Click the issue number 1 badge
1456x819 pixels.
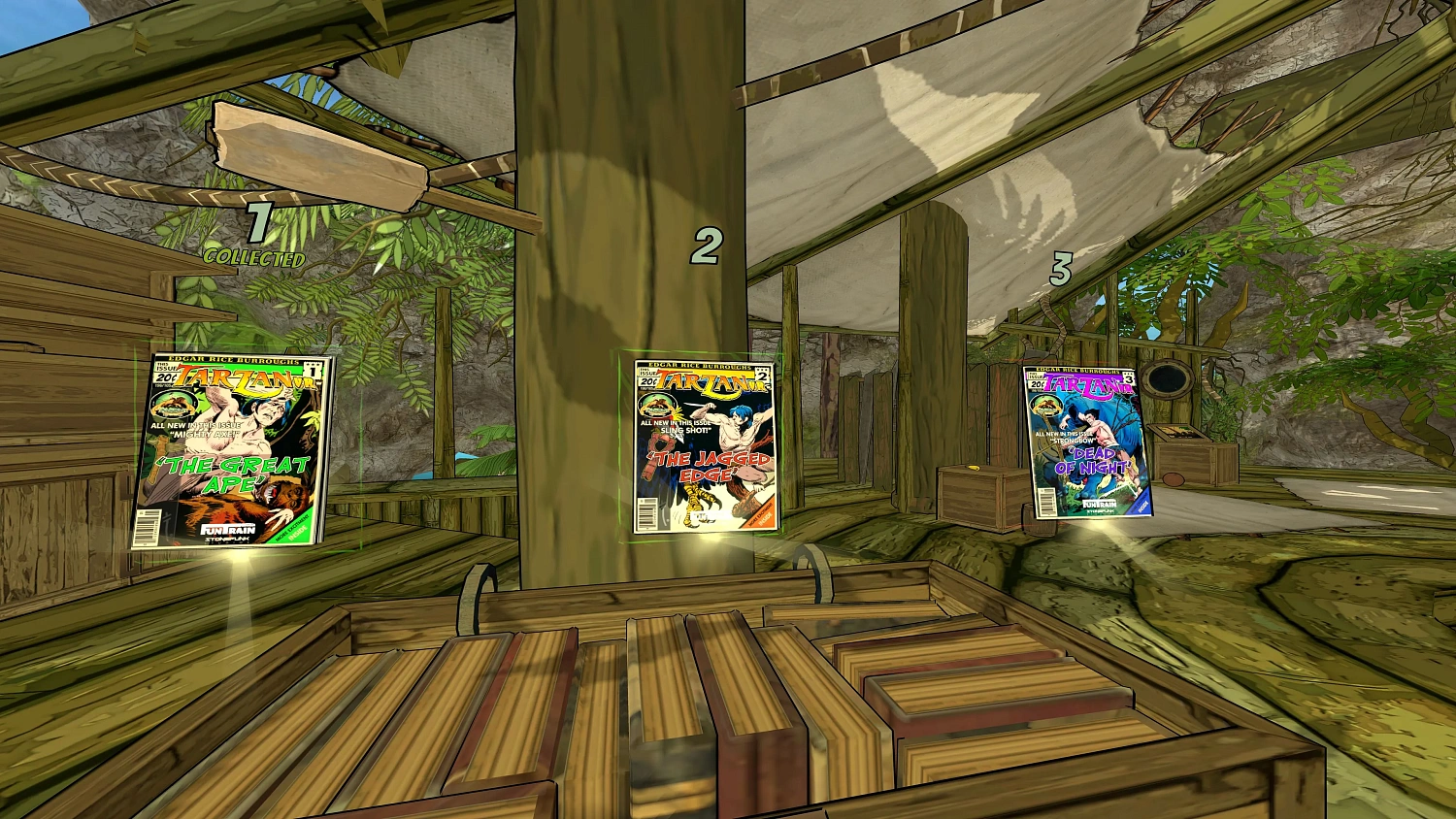(x=313, y=372)
